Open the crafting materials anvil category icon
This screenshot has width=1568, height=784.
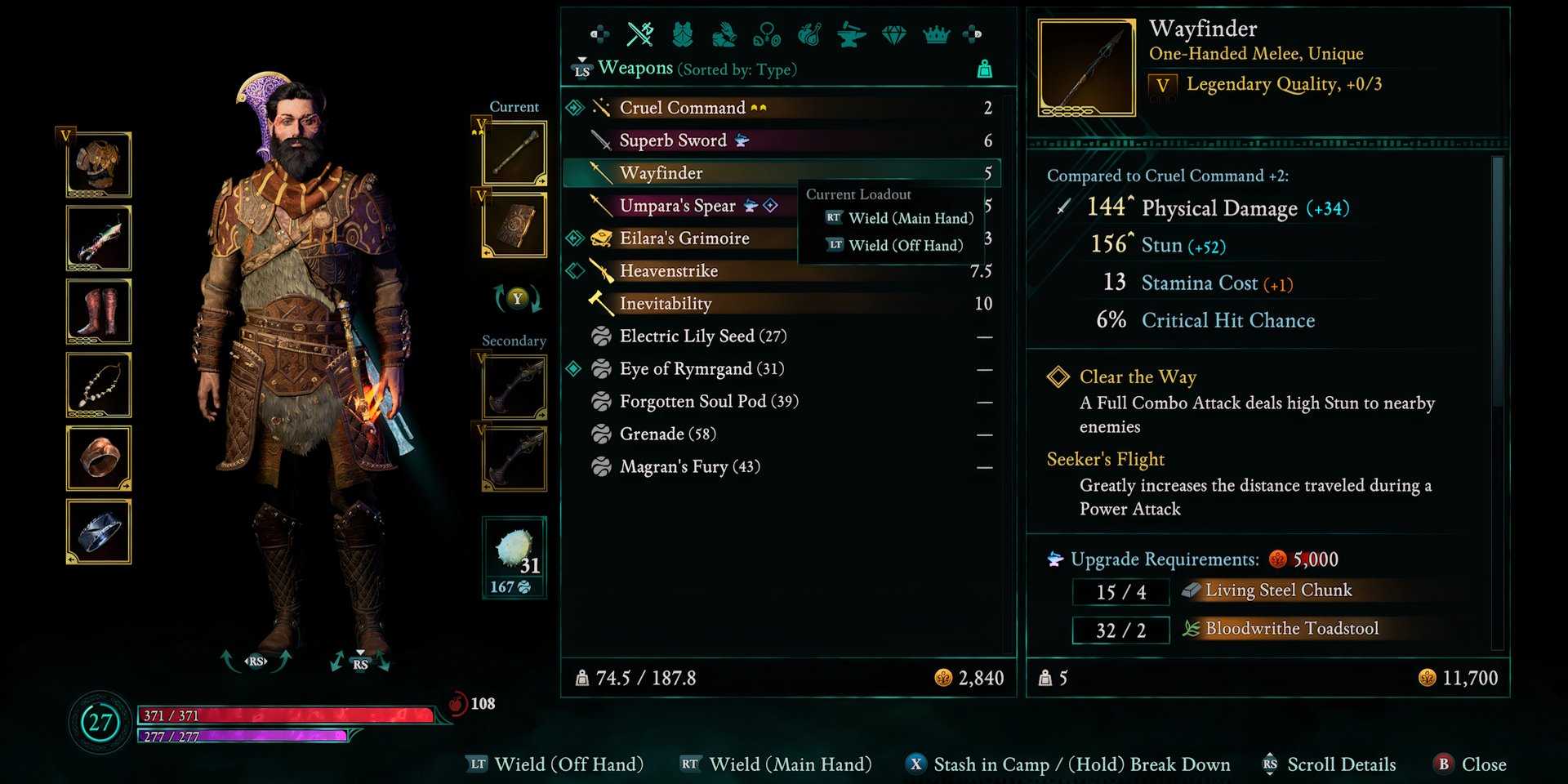pyautogui.click(x=852, y=33)
